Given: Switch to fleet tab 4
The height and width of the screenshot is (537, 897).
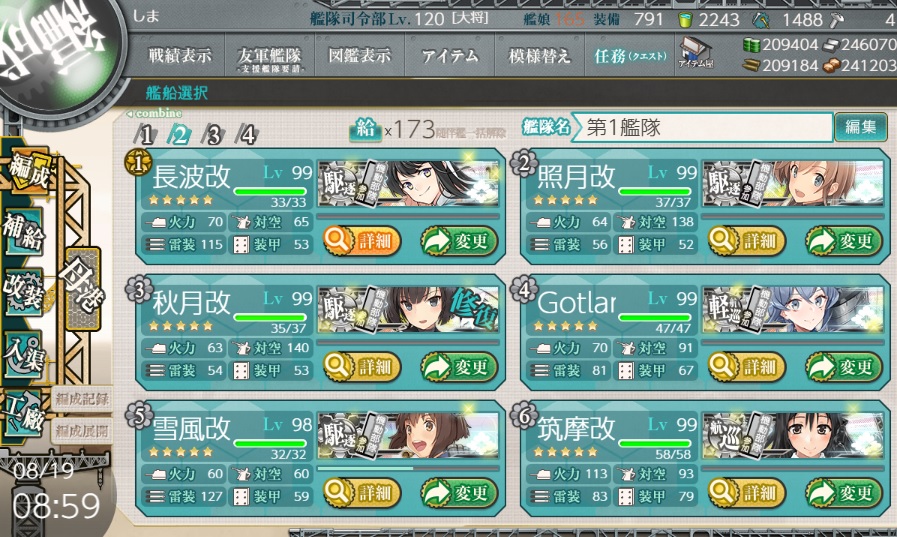Looking at the screenshot, I should 246,135.
